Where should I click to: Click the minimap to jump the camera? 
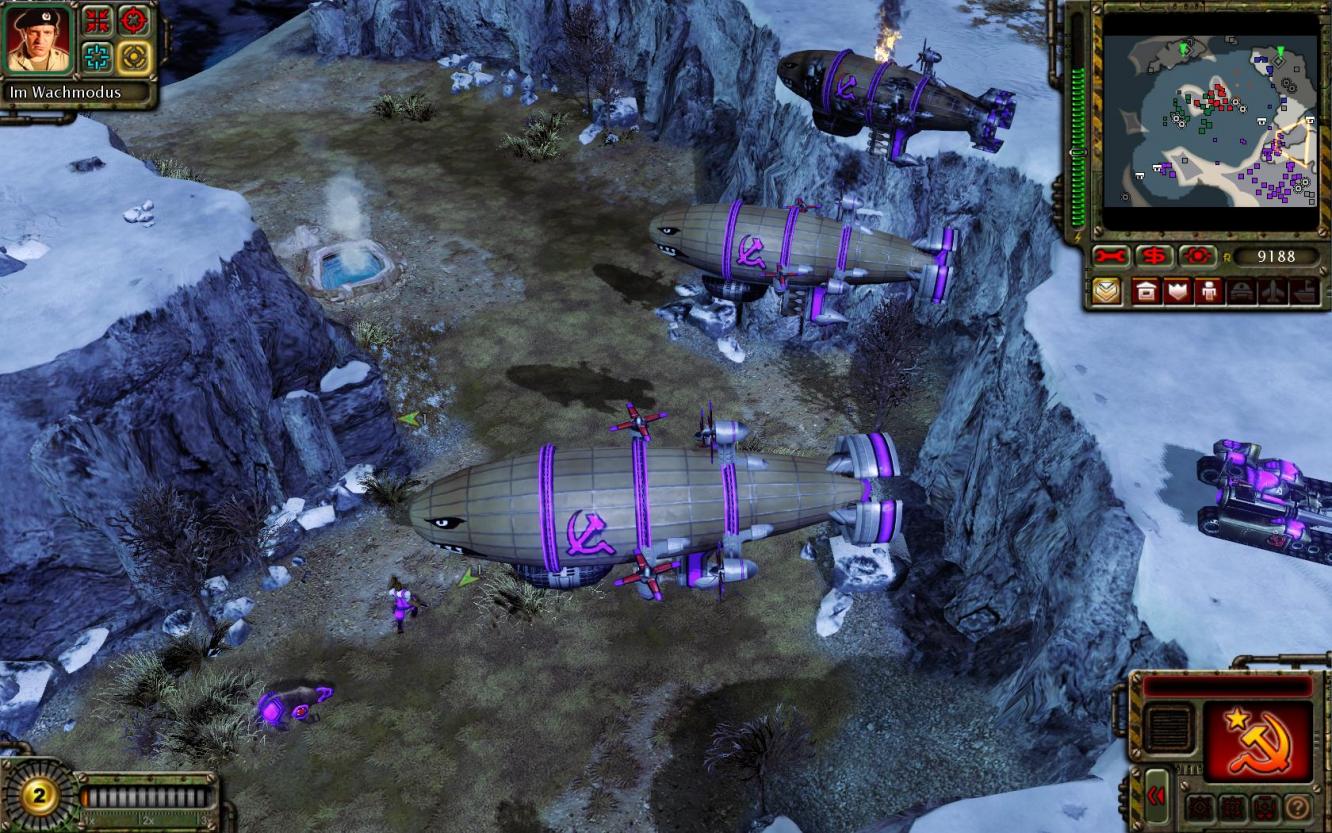[x=1210, y=120]
